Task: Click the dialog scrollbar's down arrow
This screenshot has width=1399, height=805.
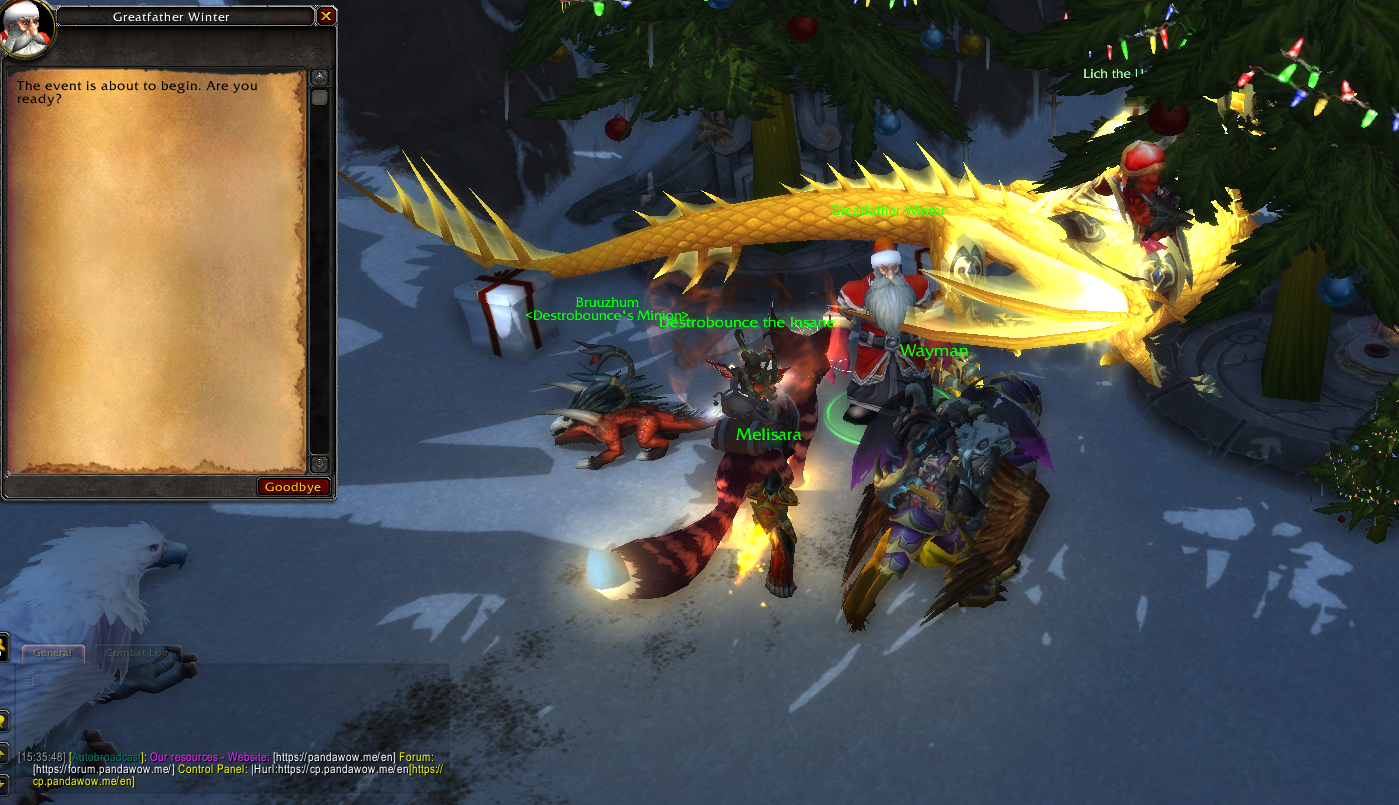Action: click(319, 464)
